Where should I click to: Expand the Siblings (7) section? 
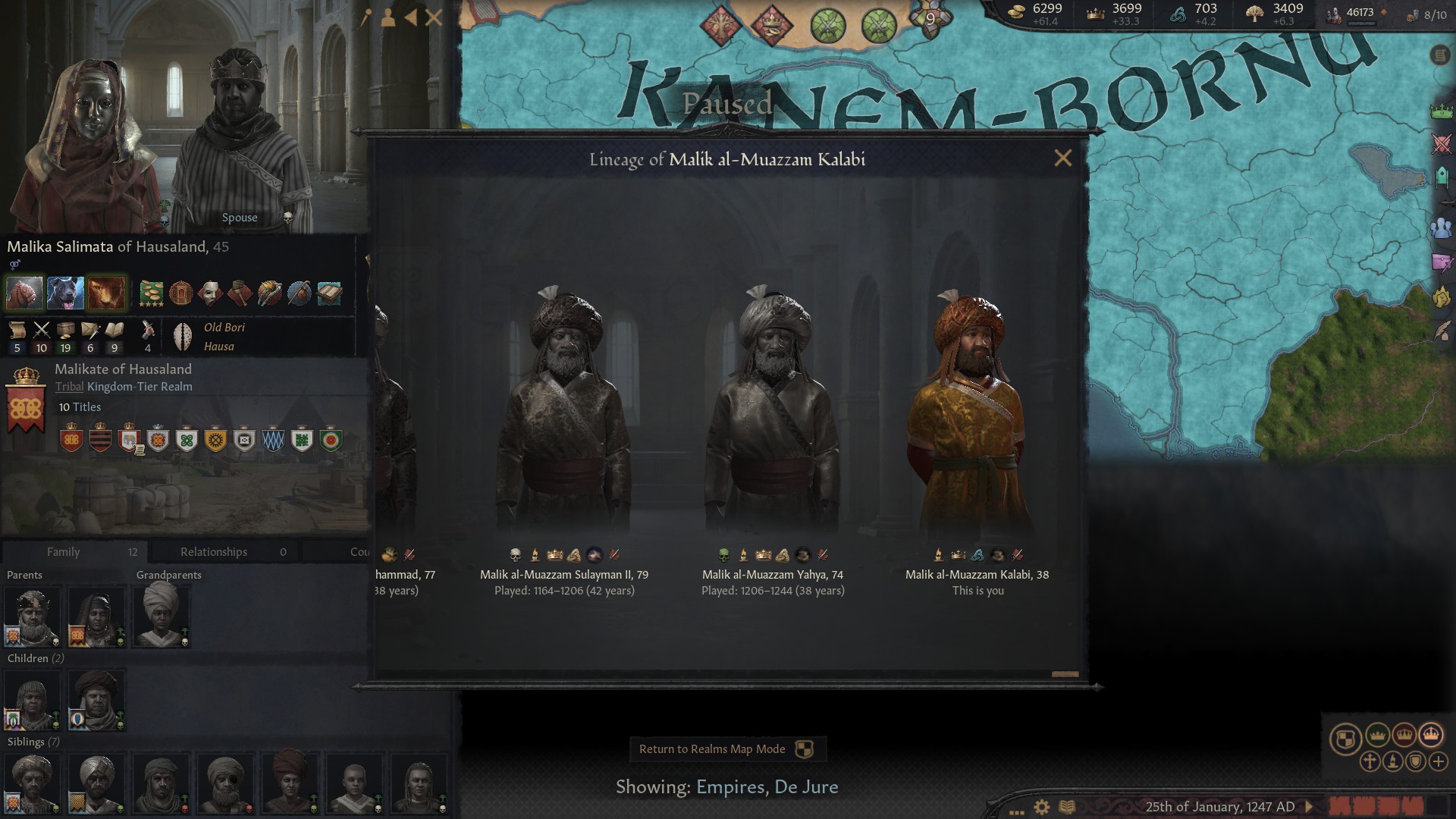(x=33, y=742)
